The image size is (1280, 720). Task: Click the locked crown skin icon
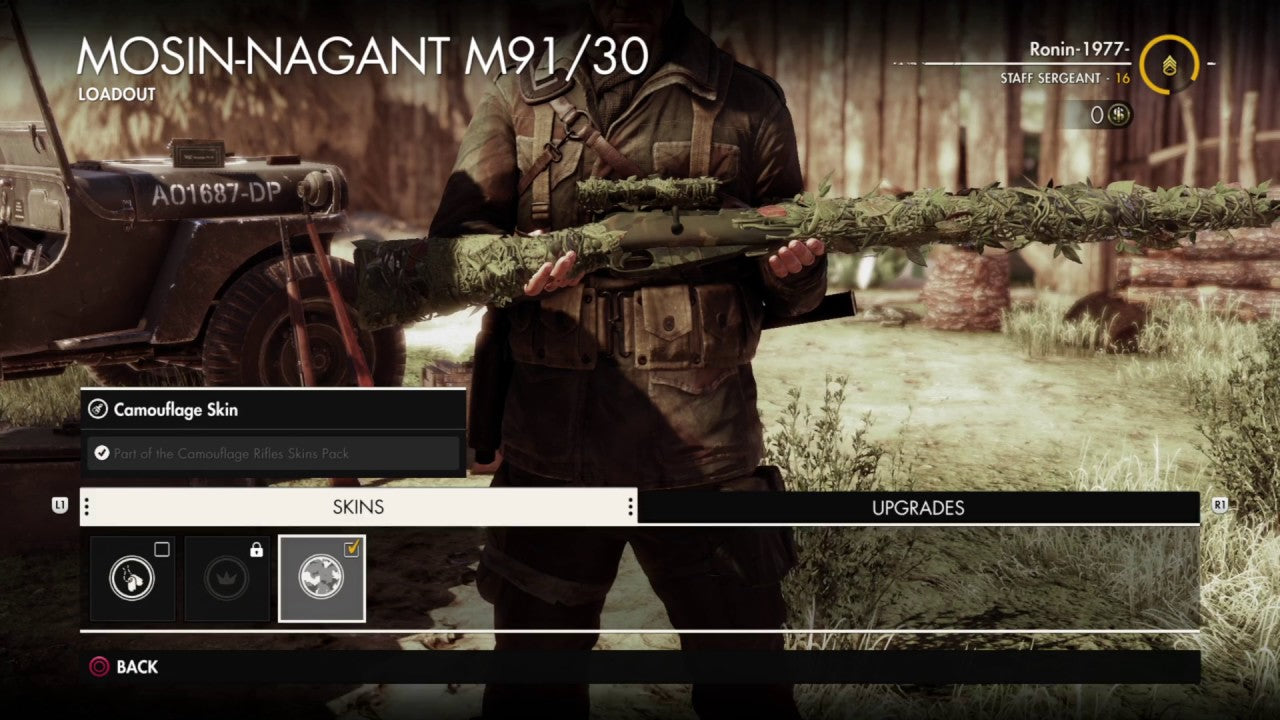point(226,580)
